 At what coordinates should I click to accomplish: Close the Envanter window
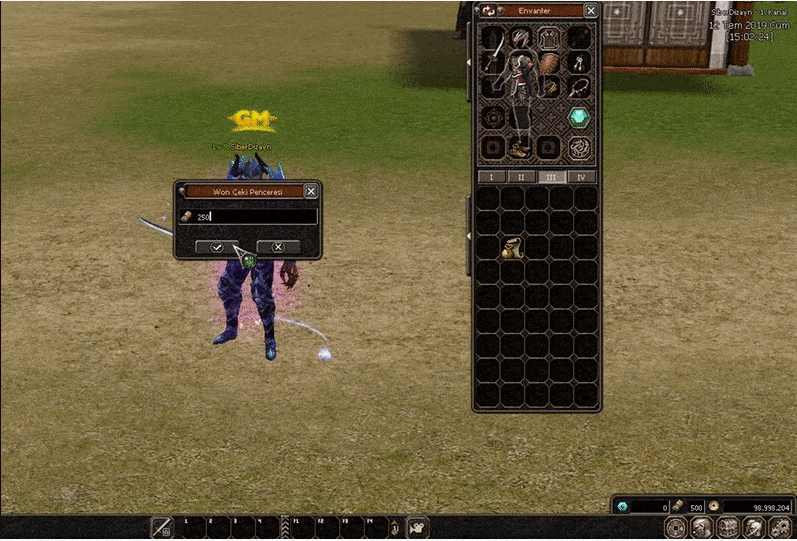[x=591, y=11]
